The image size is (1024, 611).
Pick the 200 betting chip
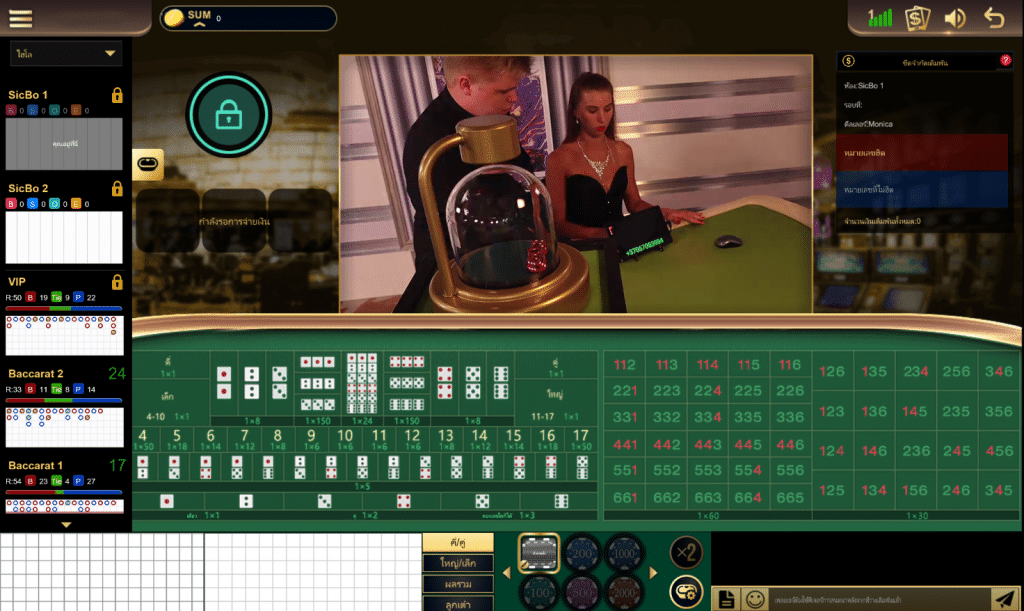(584, 551)
